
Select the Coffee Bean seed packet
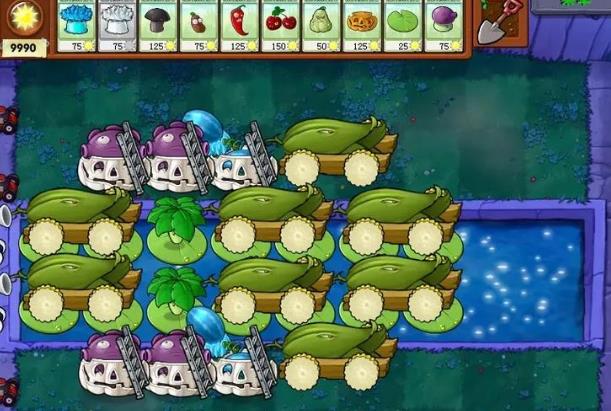pyautogui.click(x=199, y=26)
